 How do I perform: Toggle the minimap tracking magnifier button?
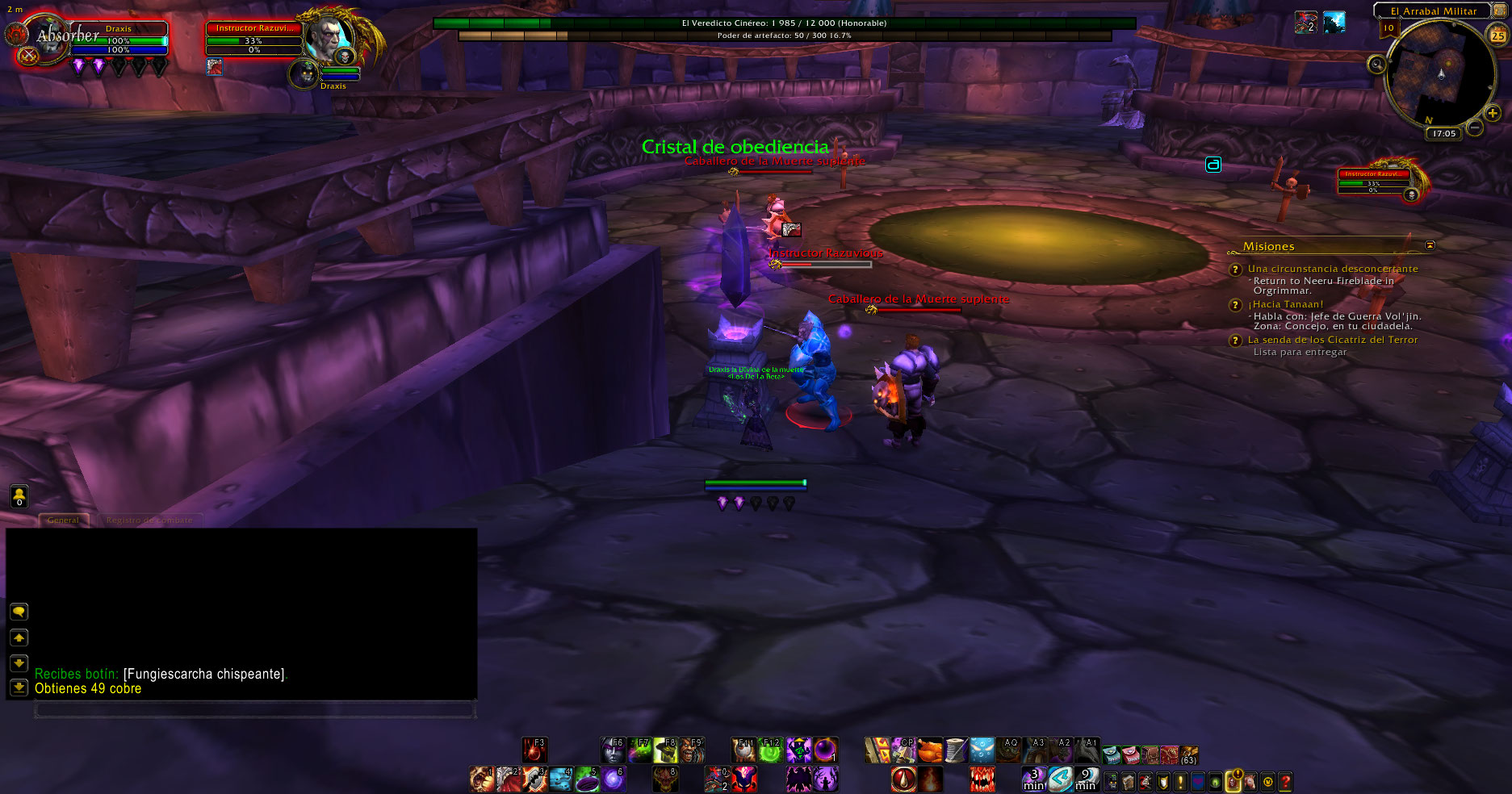(x=1376, y=65)
